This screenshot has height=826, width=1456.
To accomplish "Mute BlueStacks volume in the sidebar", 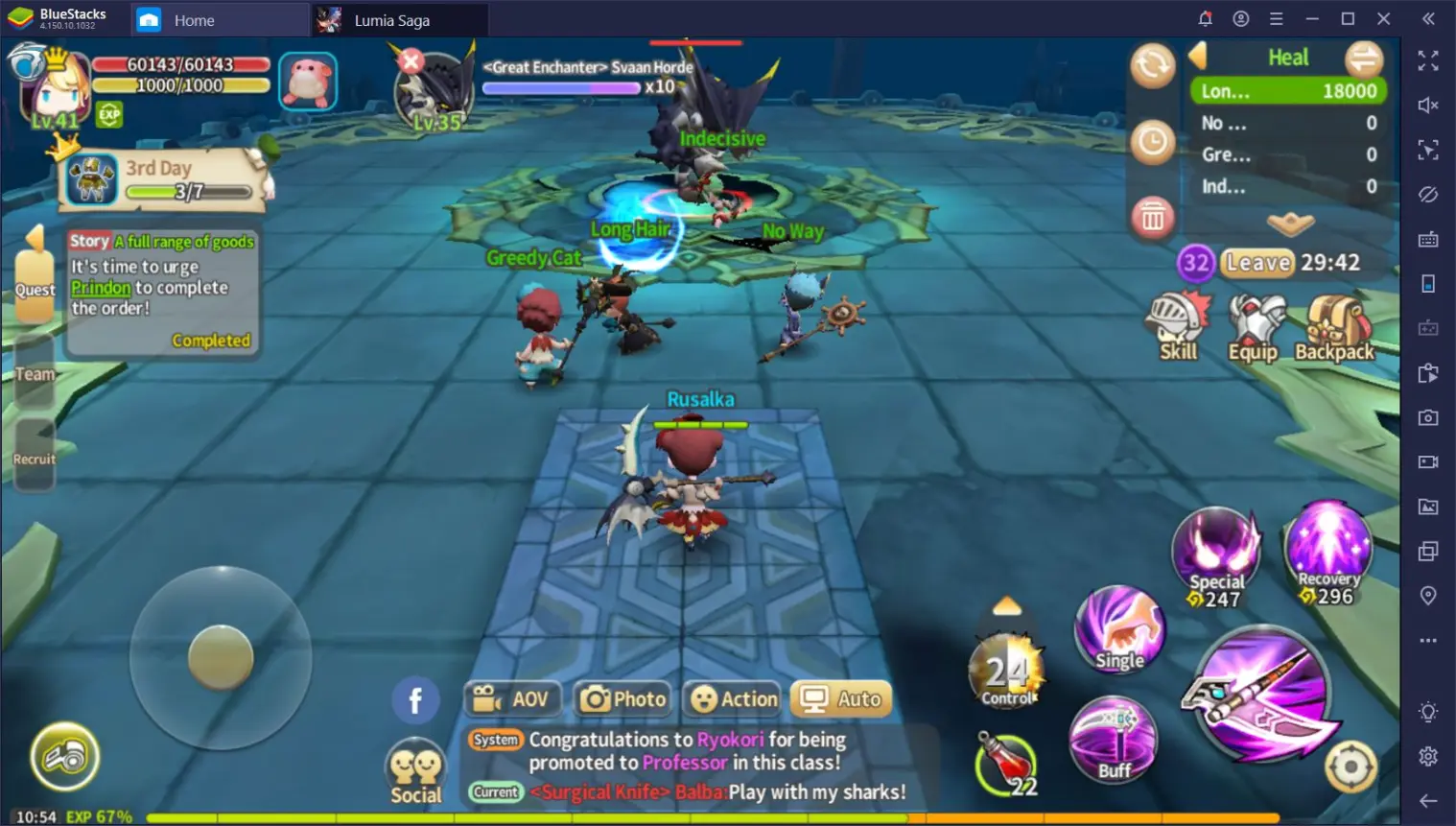I will (1428, 105).
